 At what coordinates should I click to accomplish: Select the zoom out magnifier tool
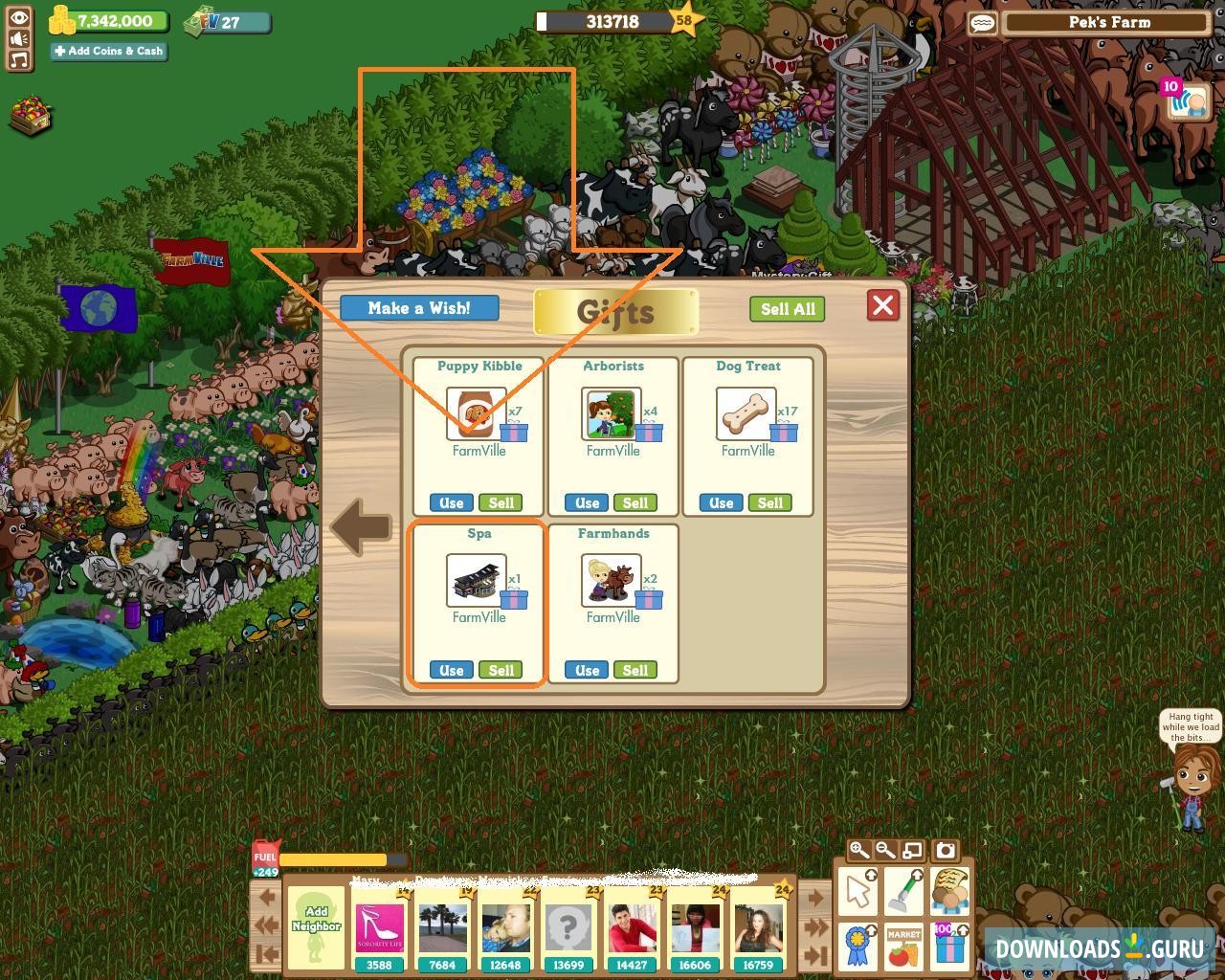click(882, 850)
